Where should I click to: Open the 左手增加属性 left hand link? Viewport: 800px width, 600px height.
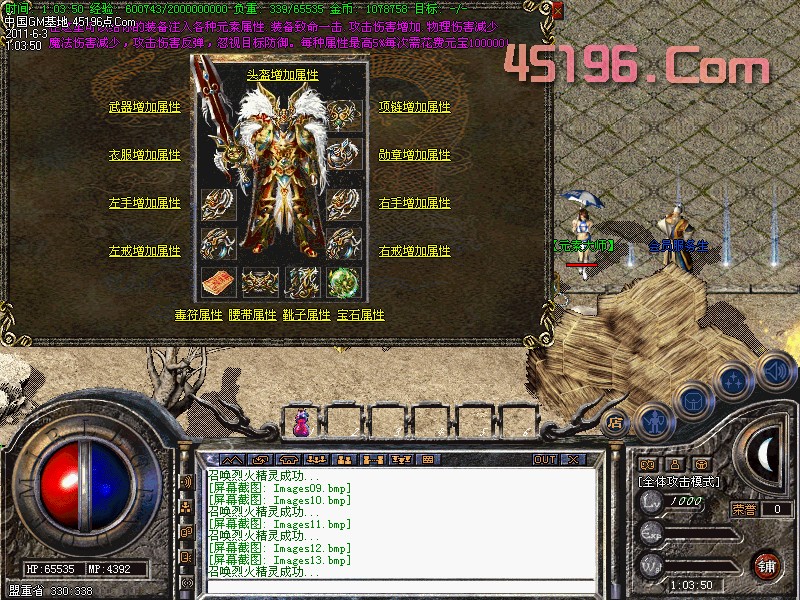145,203
